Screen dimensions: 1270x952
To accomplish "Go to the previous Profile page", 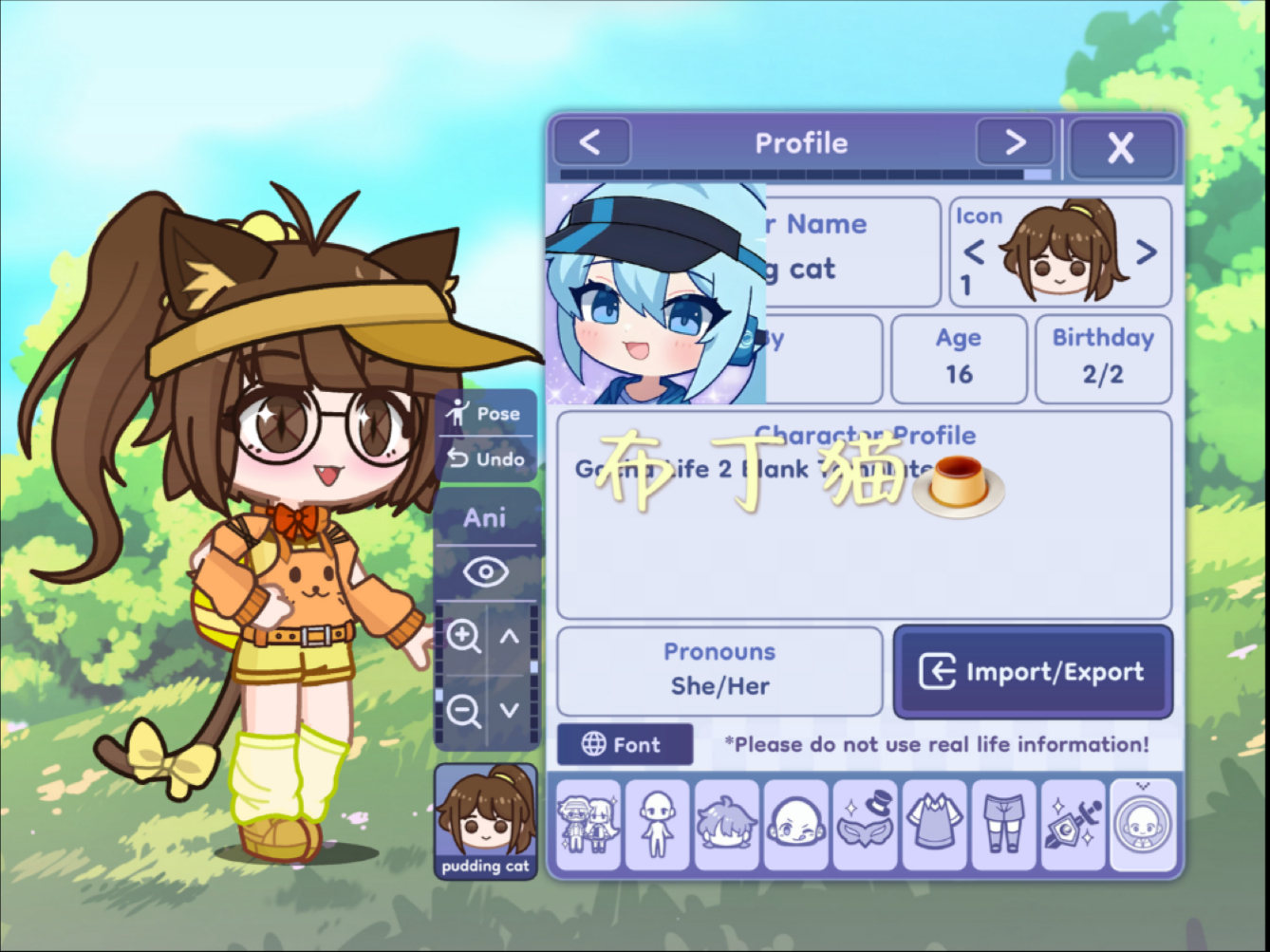I will 590,143.
